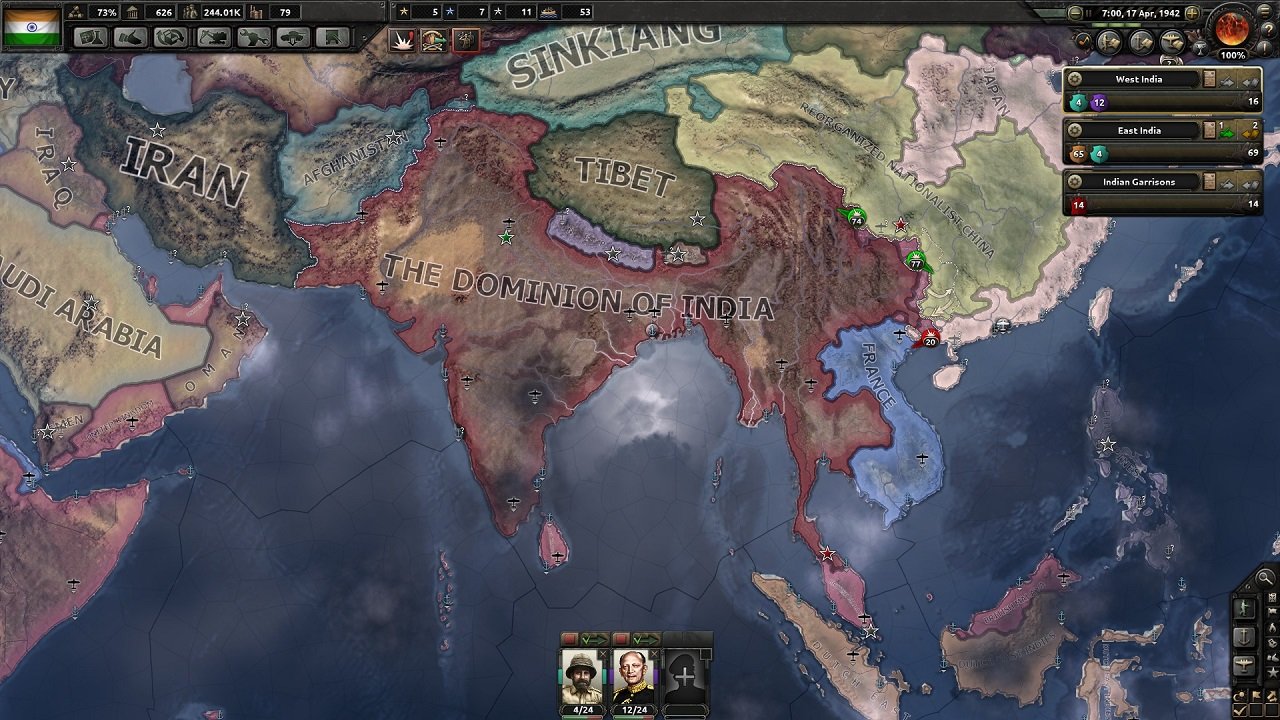Open the main menu hamburger button
Screen dimensions: 1280x720
tap(1264, 11)
